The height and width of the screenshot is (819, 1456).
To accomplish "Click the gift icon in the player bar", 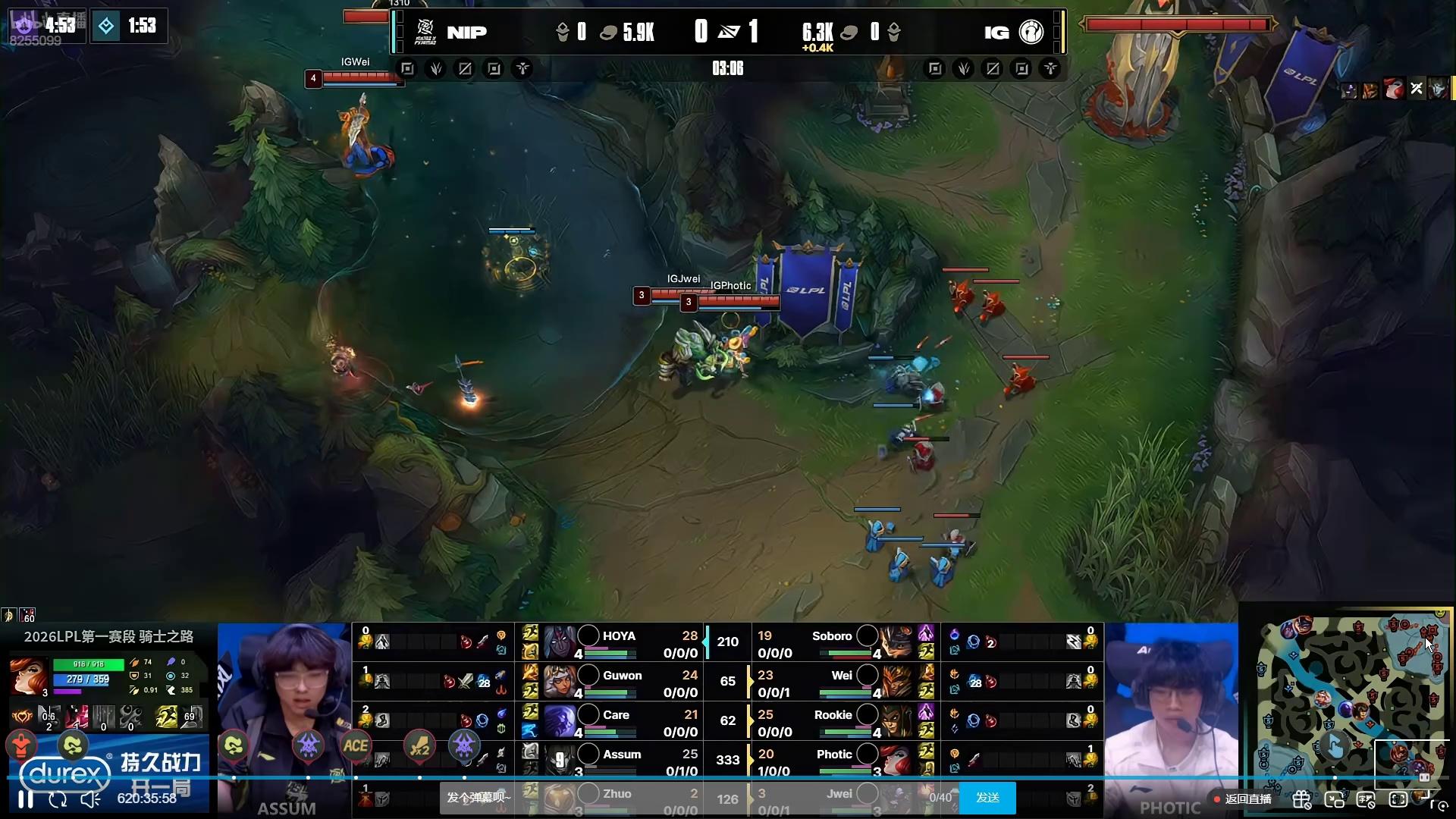I will click(x=1301, y=799).
